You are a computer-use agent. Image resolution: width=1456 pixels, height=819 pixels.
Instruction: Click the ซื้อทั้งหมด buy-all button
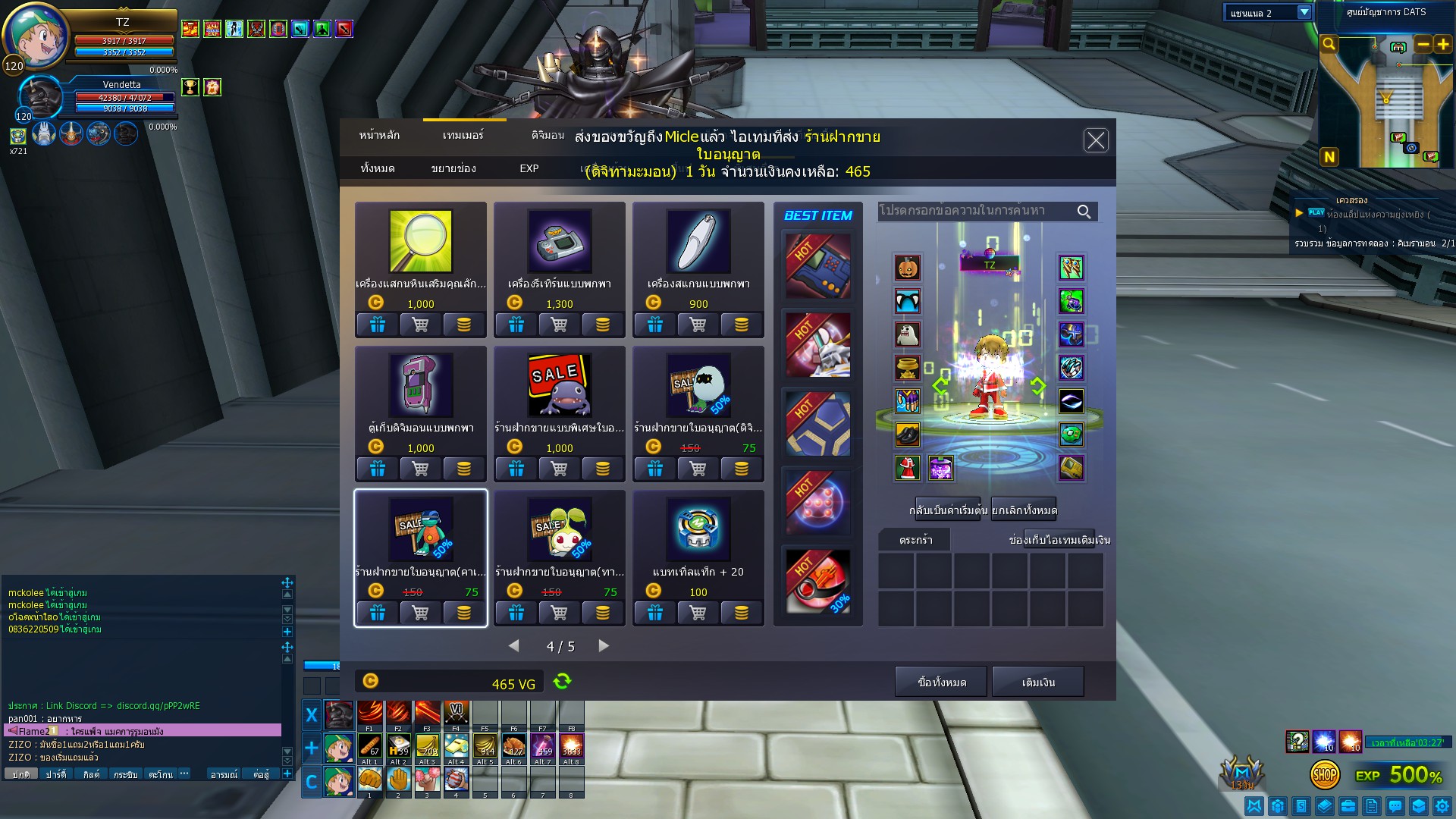pos(941,682)
